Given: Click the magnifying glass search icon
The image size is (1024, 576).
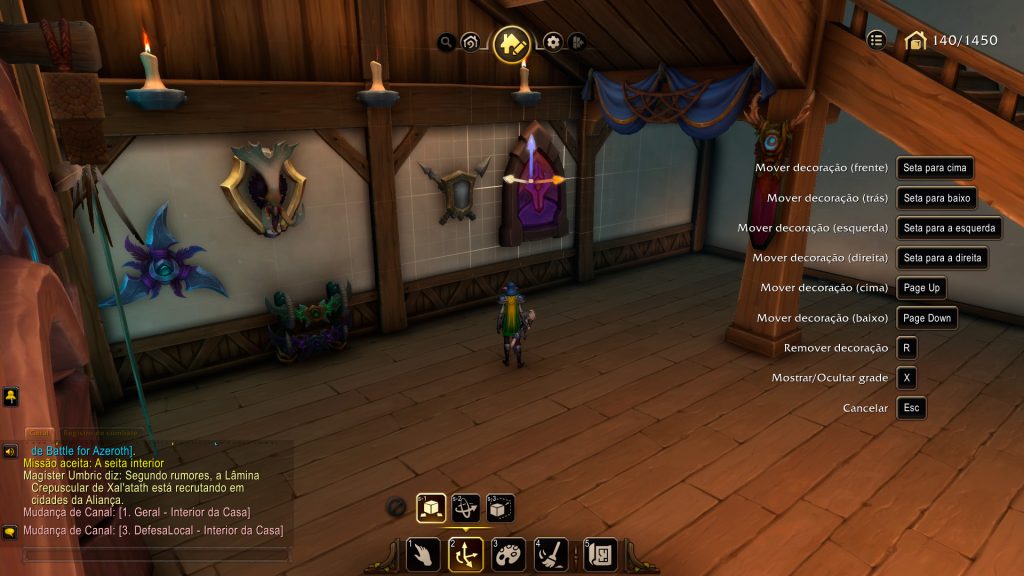Looking at the screenshot, I should coord(446,42).
